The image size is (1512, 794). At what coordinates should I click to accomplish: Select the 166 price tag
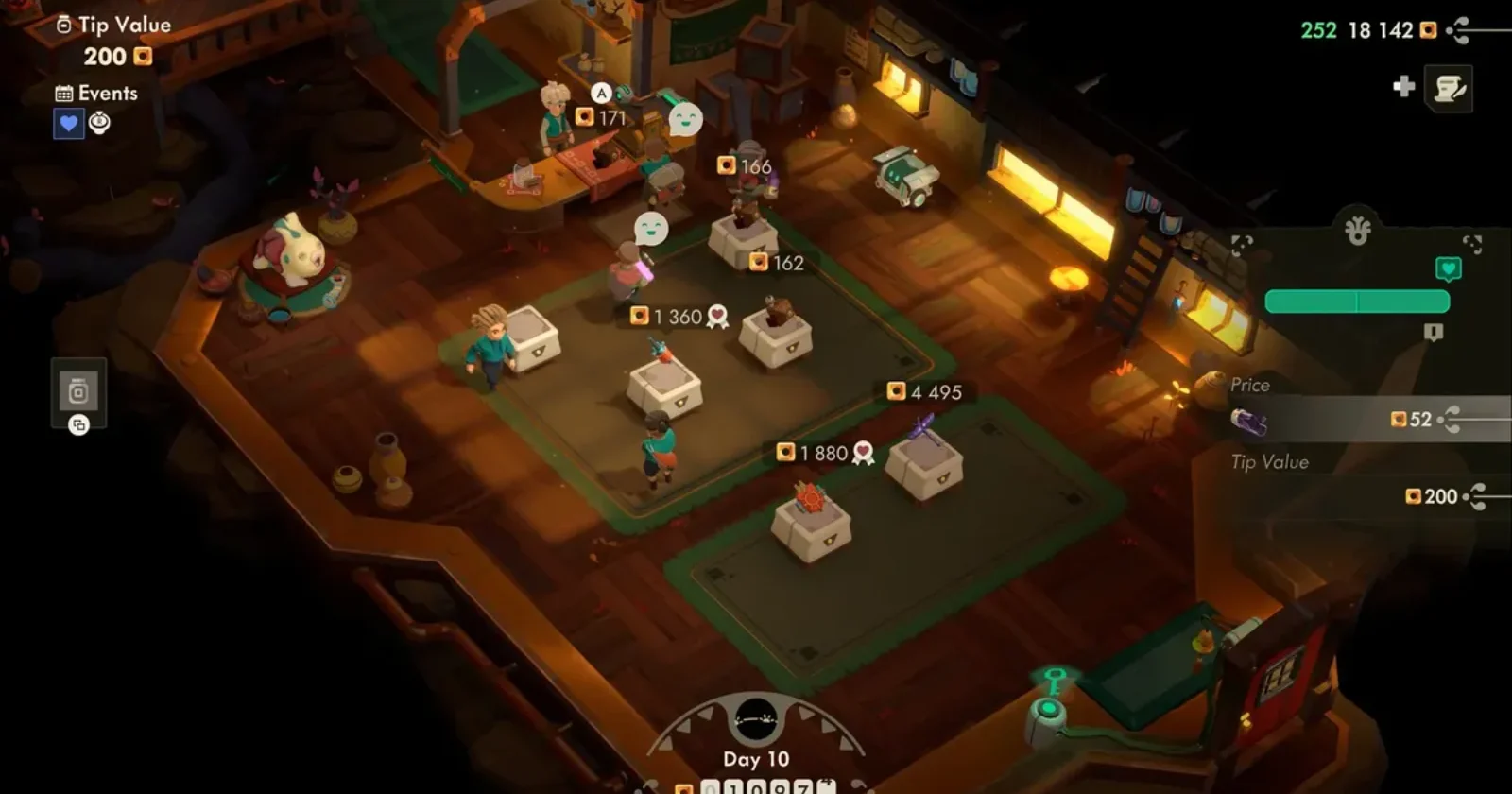point(745,166)
